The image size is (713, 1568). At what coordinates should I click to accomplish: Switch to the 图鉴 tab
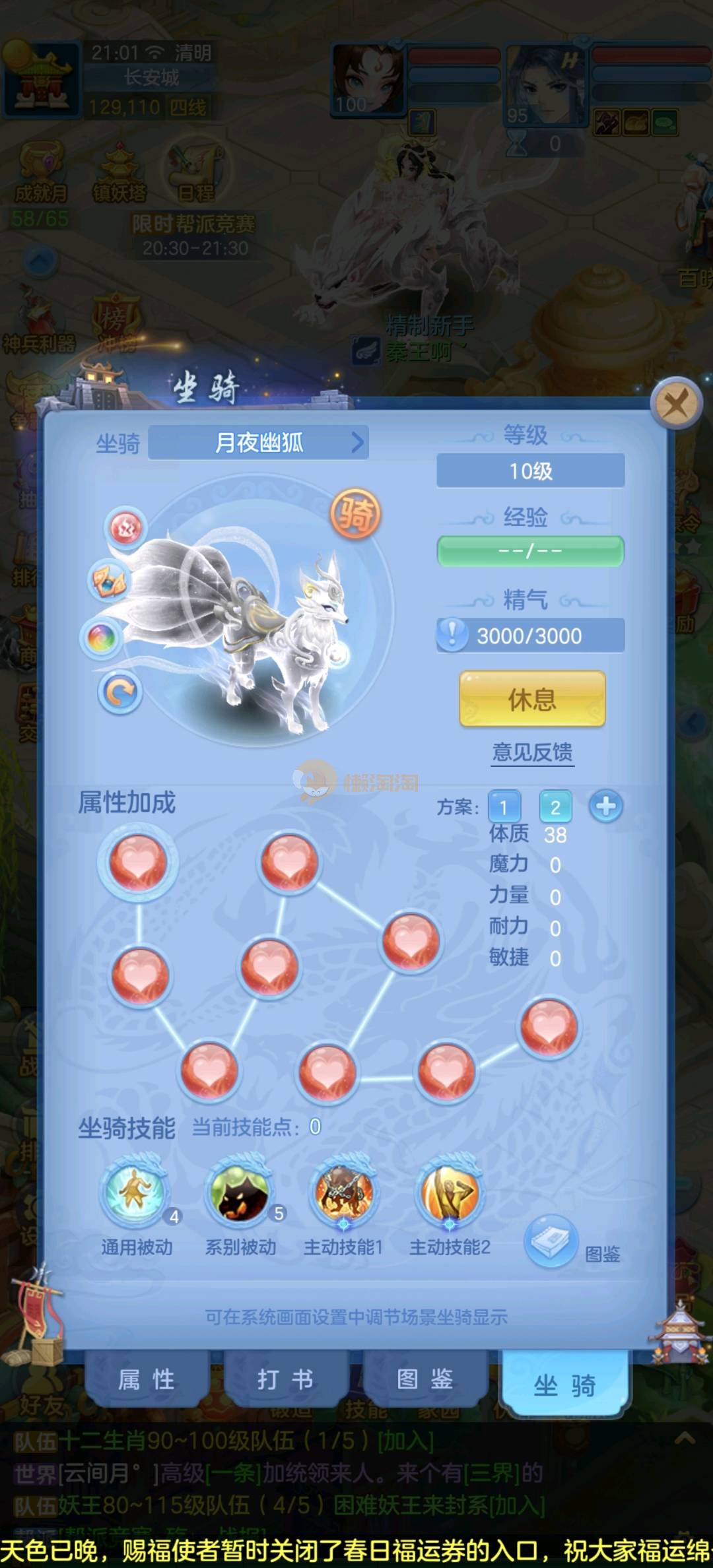point(424,1381)
